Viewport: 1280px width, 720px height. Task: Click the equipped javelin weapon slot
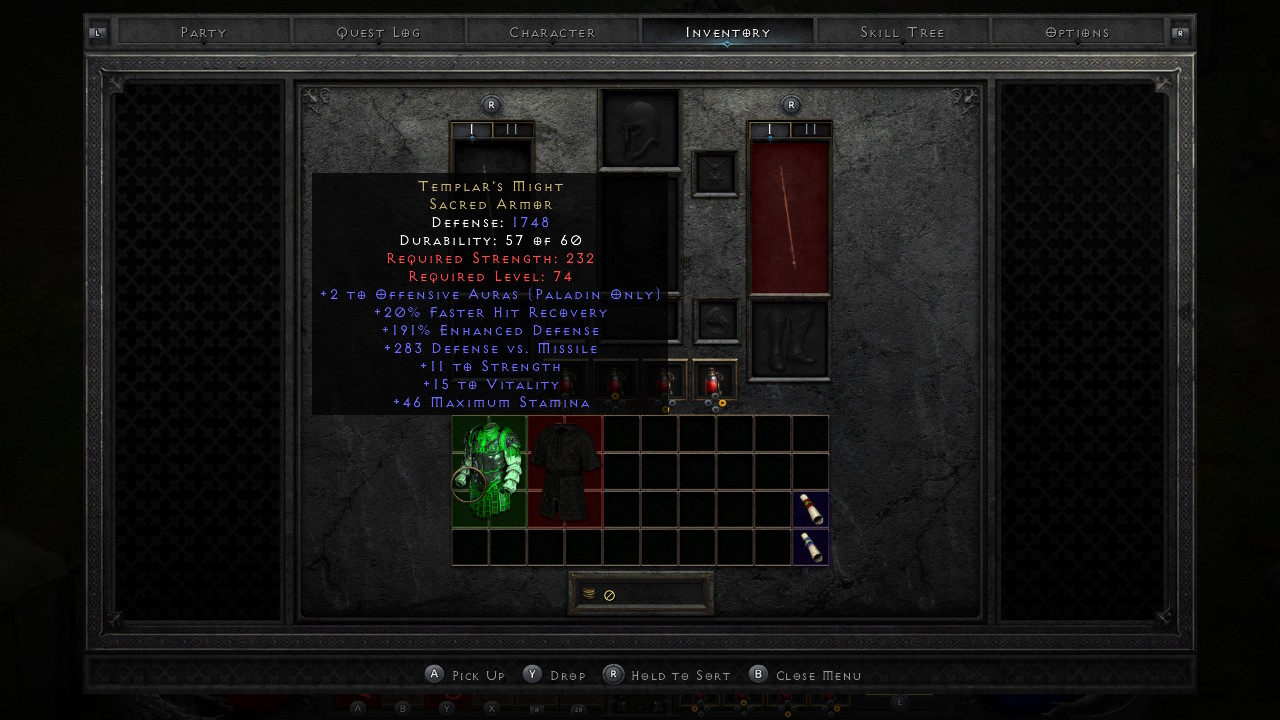pyautogui.click(x=790, y=218)
